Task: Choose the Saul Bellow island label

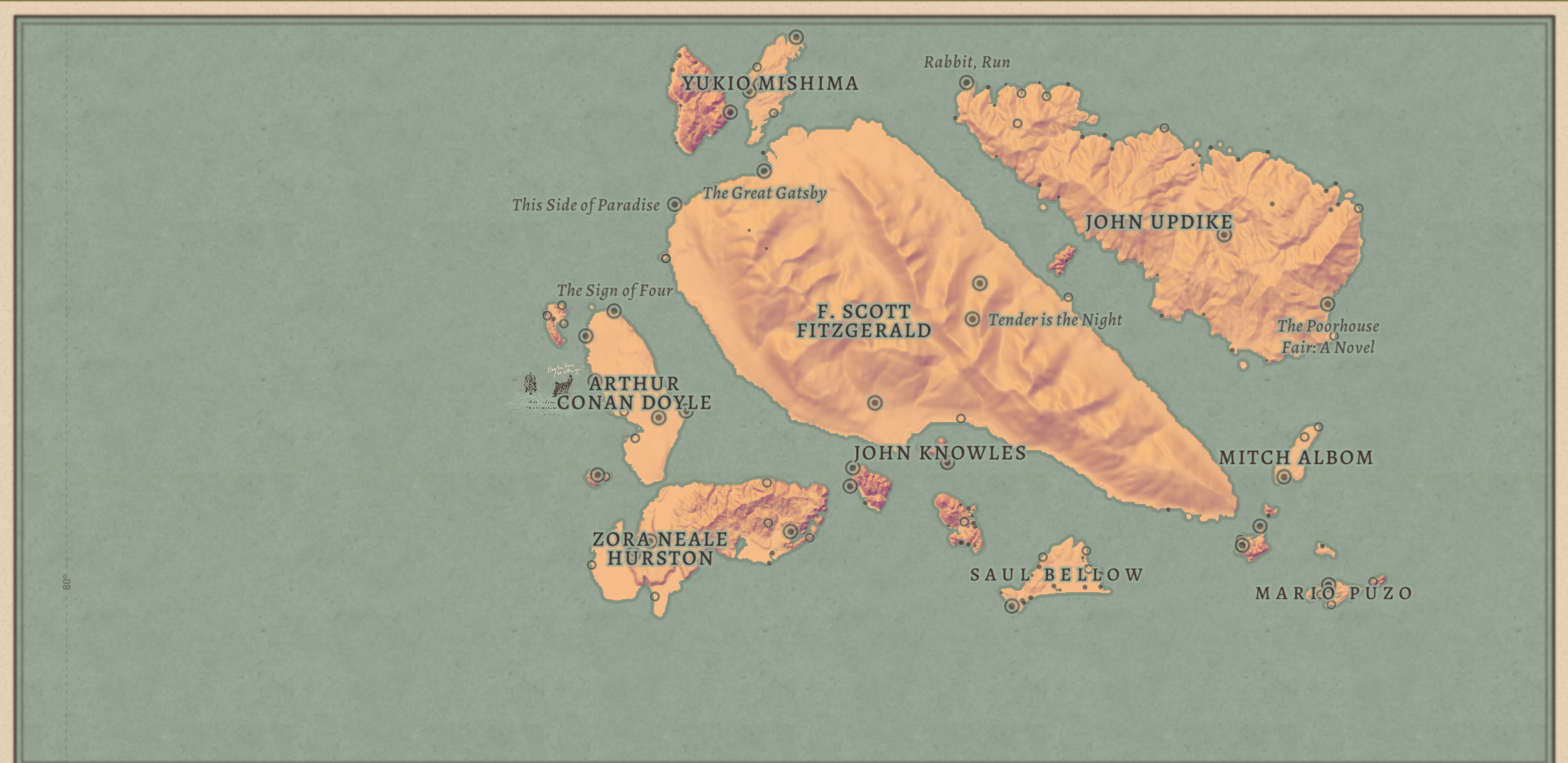Action: pyautogui.click(x=1056, y=575)
